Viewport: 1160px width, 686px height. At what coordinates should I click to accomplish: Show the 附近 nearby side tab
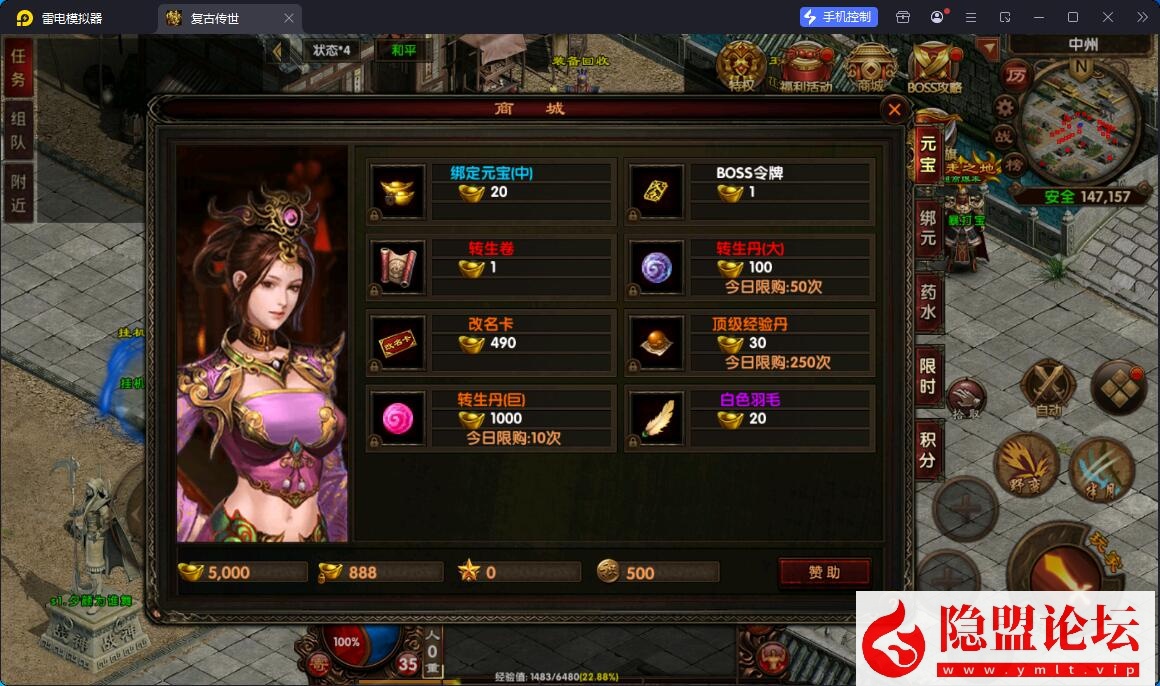(18, 193)
